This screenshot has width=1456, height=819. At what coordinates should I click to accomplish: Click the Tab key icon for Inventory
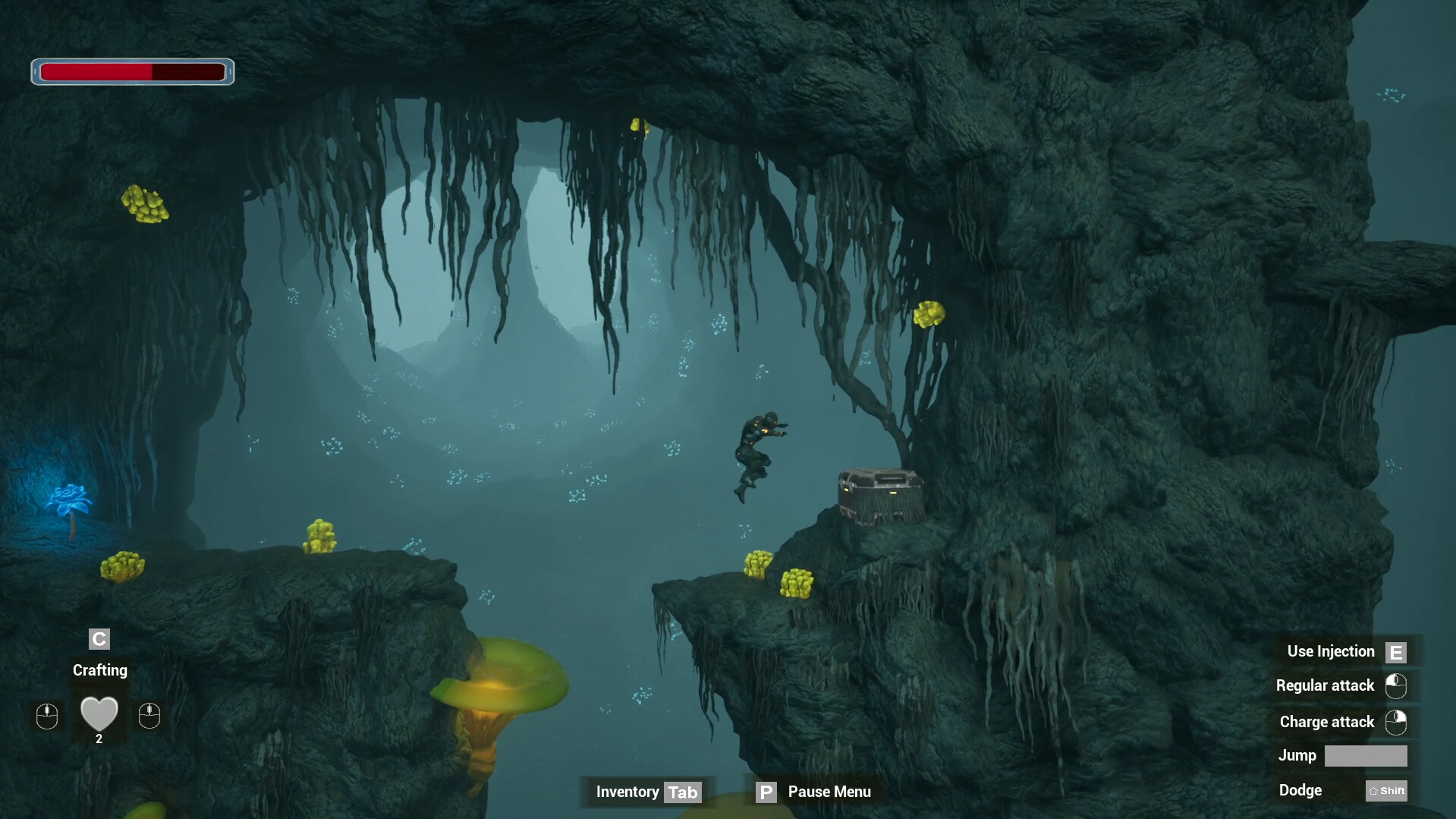coord(684,792)
